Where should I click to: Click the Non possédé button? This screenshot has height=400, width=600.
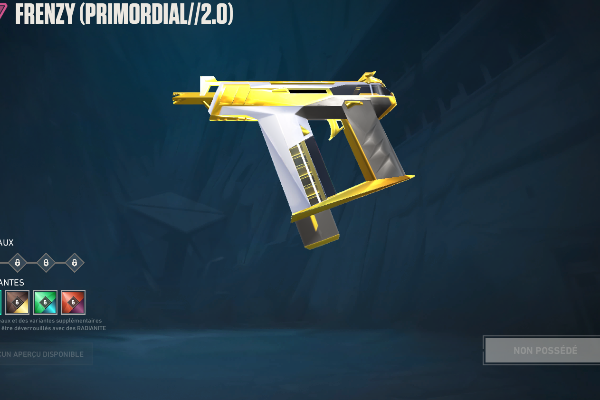[x=544, y=350]
